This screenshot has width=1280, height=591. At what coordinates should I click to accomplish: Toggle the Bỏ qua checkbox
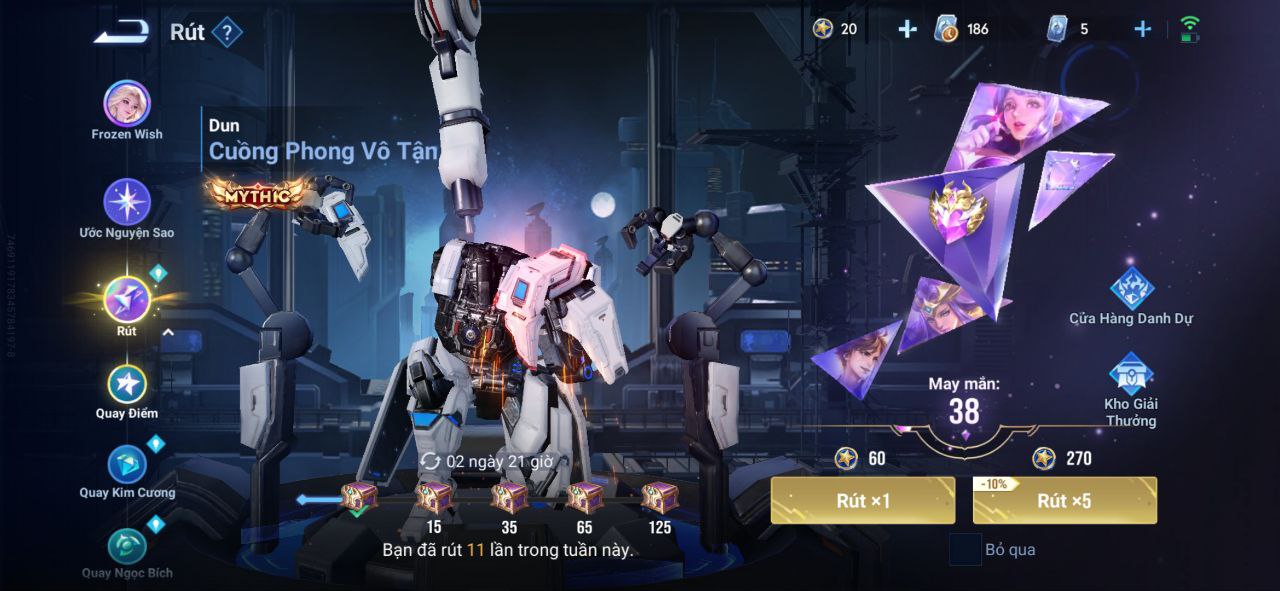[965, 550]
